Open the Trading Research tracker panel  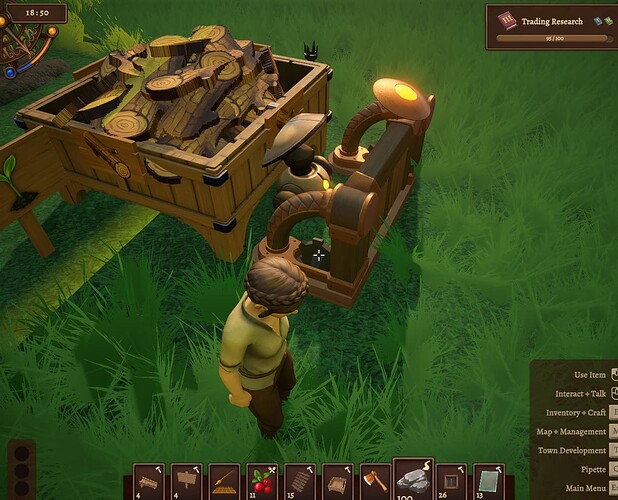pos(551,26)
